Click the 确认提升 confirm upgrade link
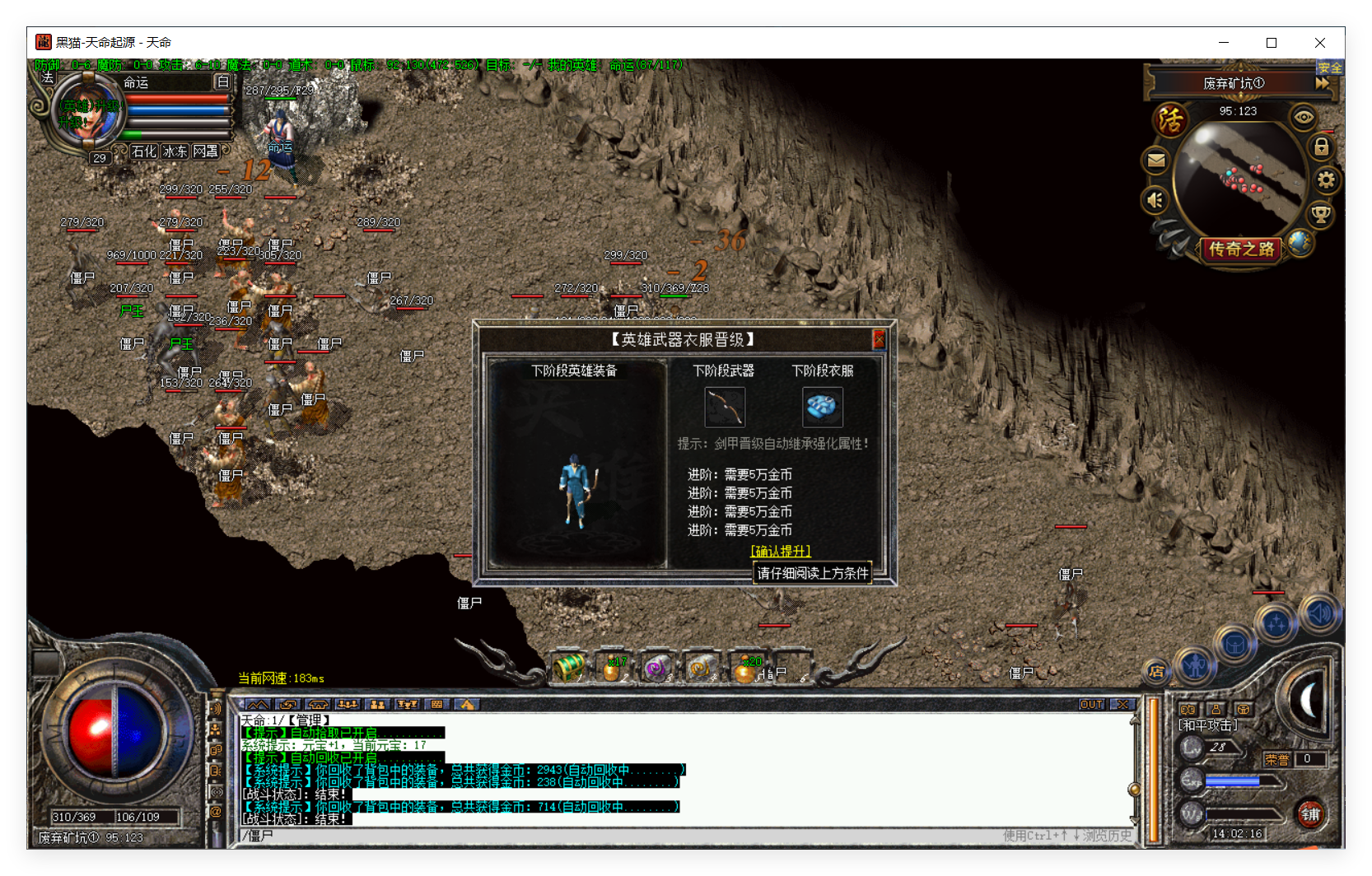Image resolution: width=1372 pixels, height=876 pixels. coord(780,551)
